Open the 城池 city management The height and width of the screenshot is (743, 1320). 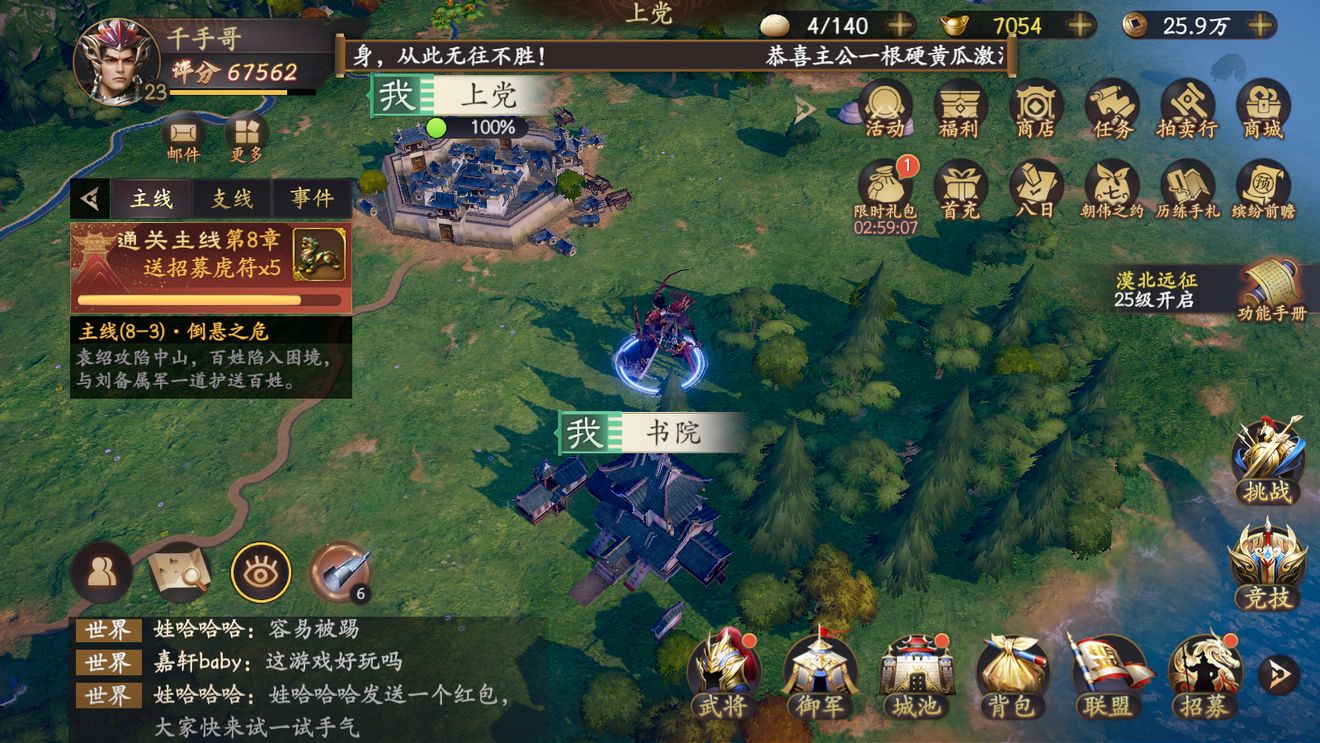coord(915,678)
